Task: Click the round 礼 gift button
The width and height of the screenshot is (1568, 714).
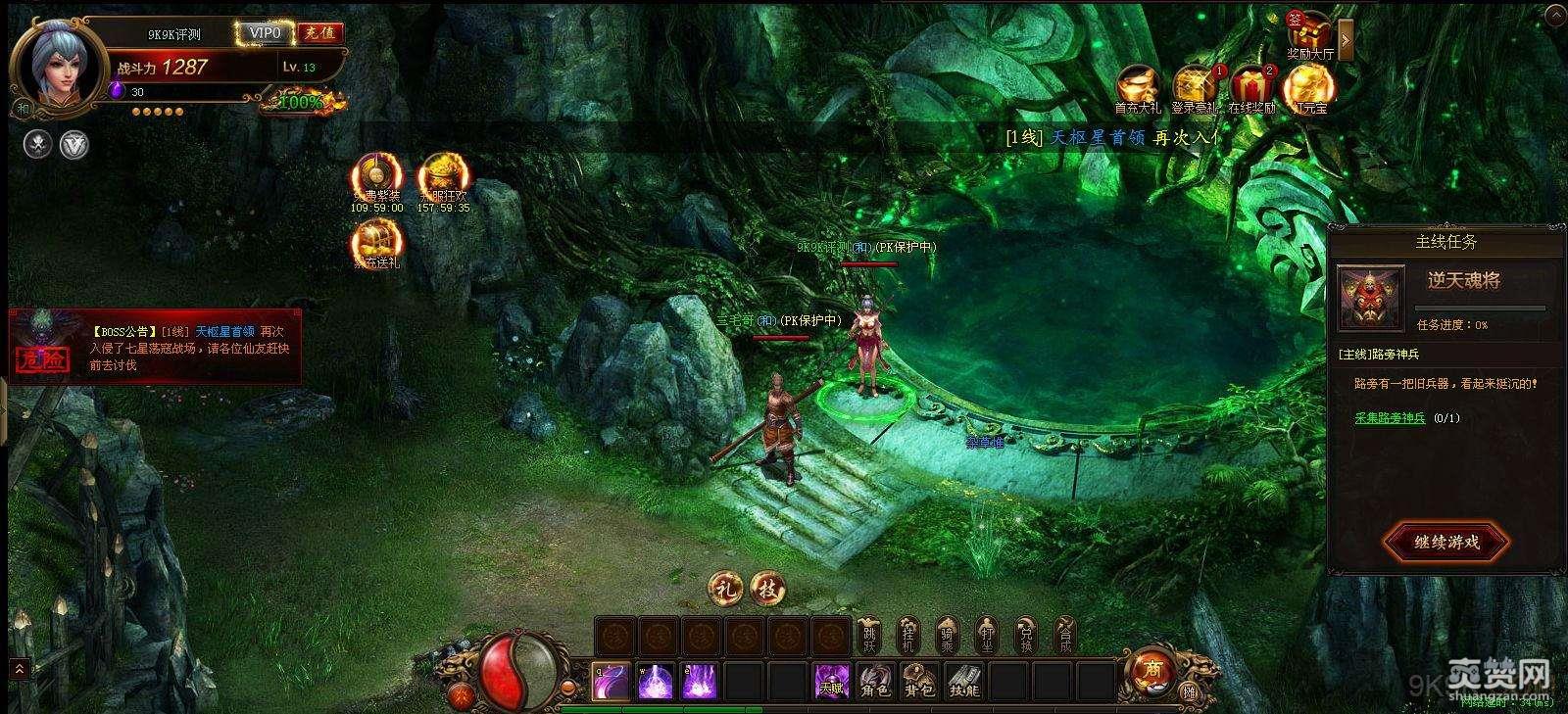Action: click(x=726, y=589)
